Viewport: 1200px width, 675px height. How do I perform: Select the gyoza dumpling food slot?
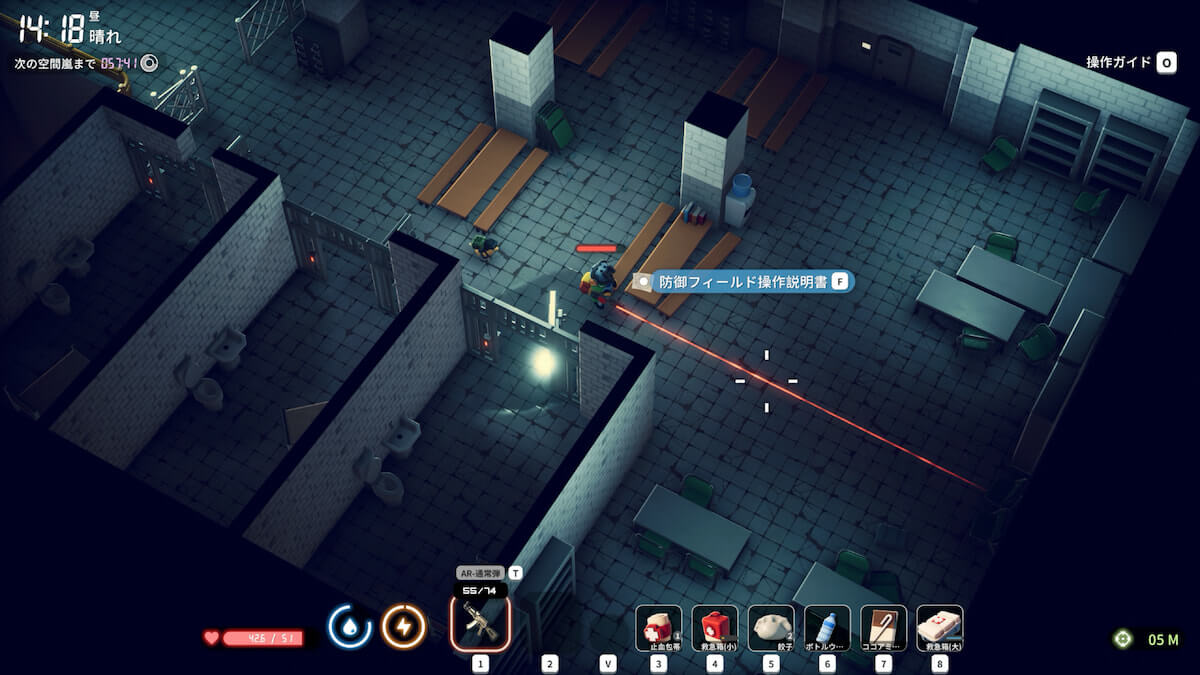[771, 628]
